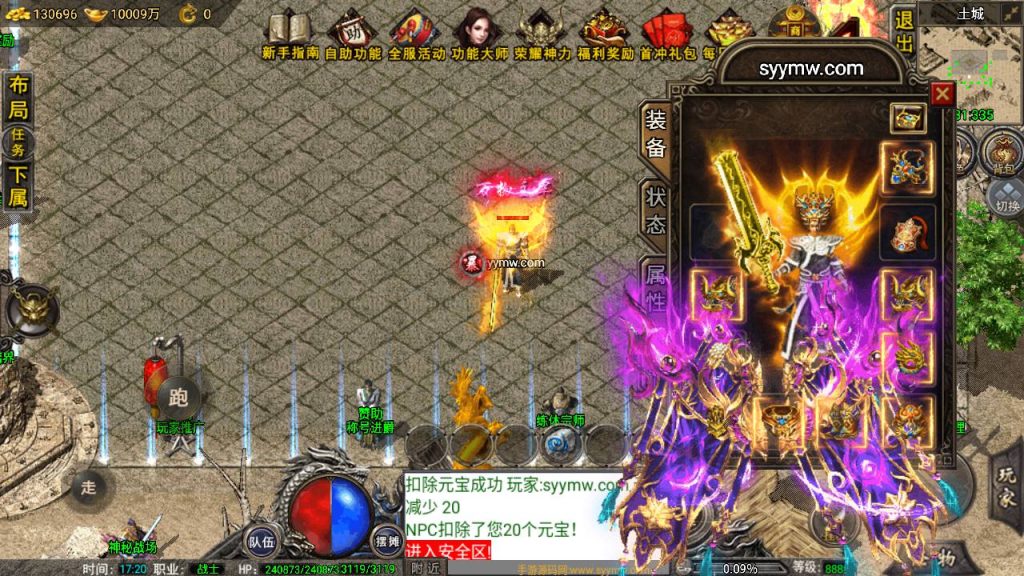This screenshot has height=576, width=1024.
Task: Open the 功能大师 function master
Action: [478, 35]
